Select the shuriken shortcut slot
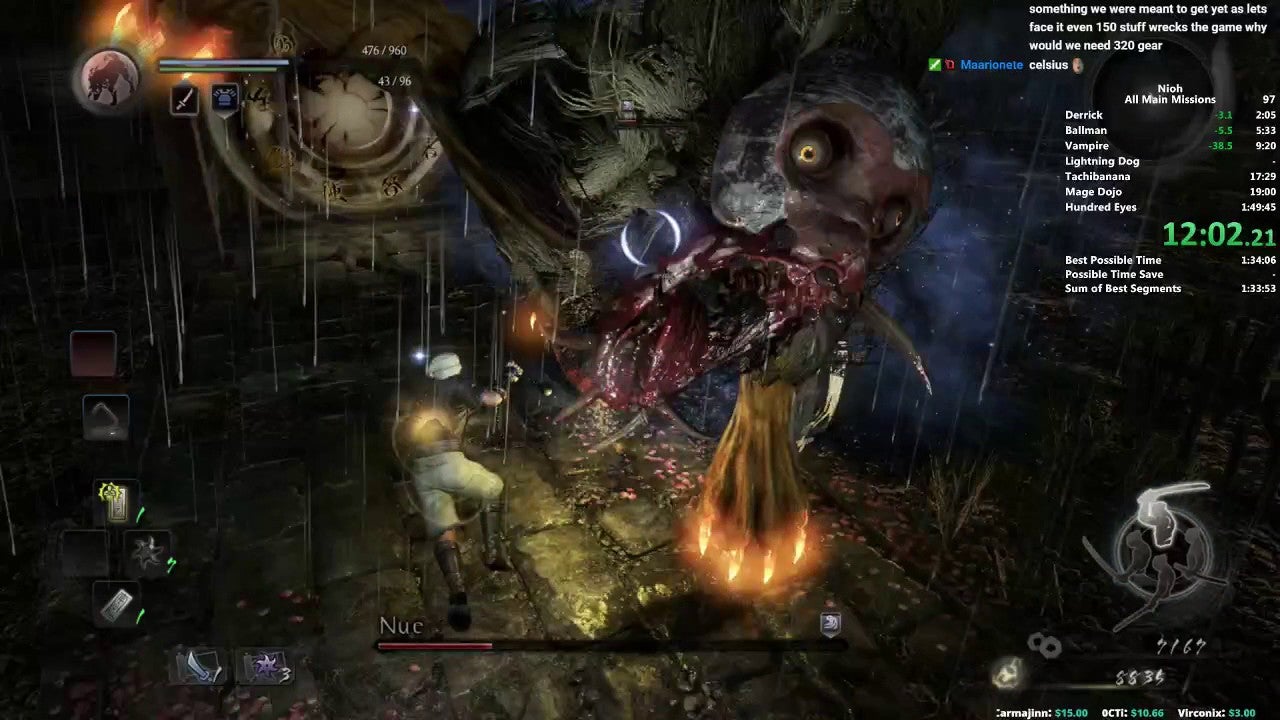This screenshot has width=1280, height=720. [146, 553]
